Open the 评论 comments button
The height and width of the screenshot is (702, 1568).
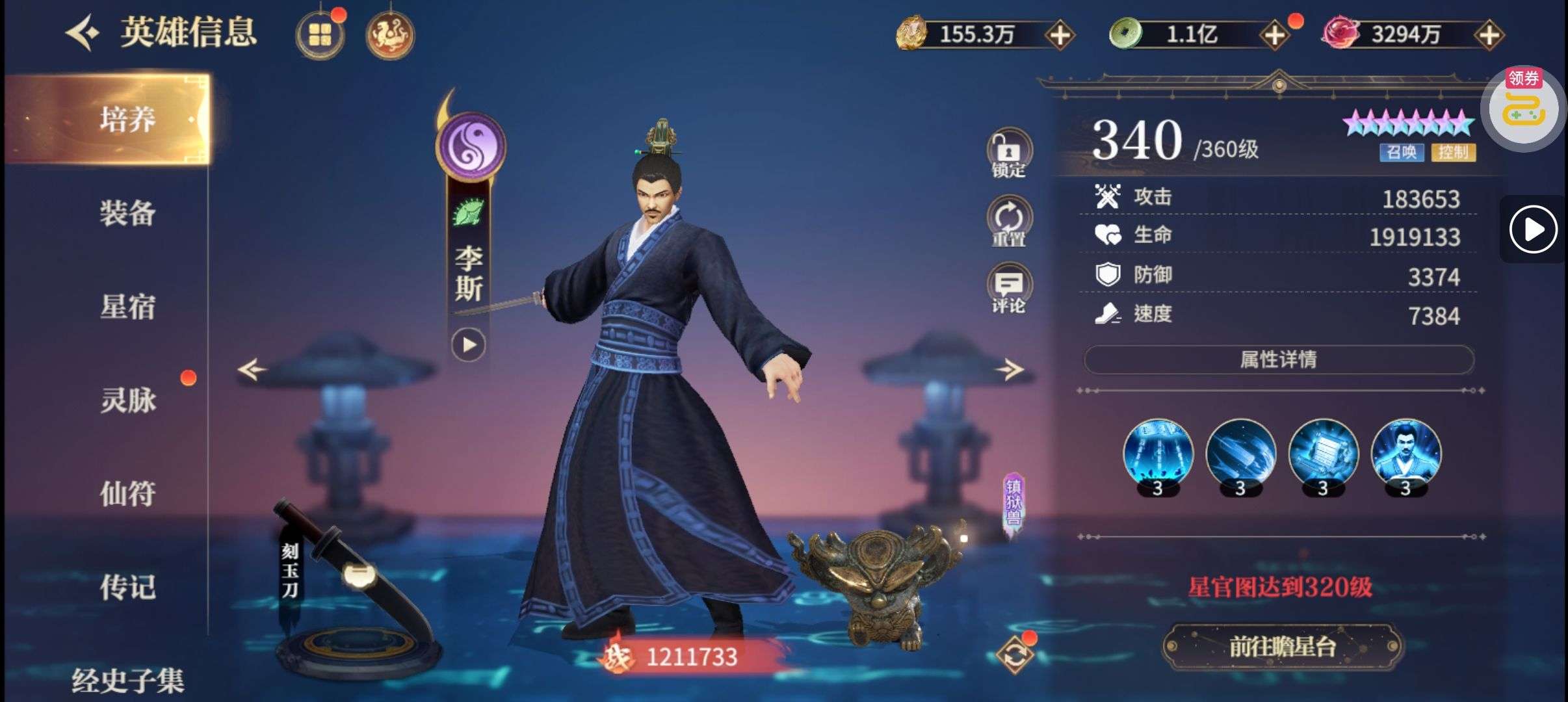click(1008, 289)
